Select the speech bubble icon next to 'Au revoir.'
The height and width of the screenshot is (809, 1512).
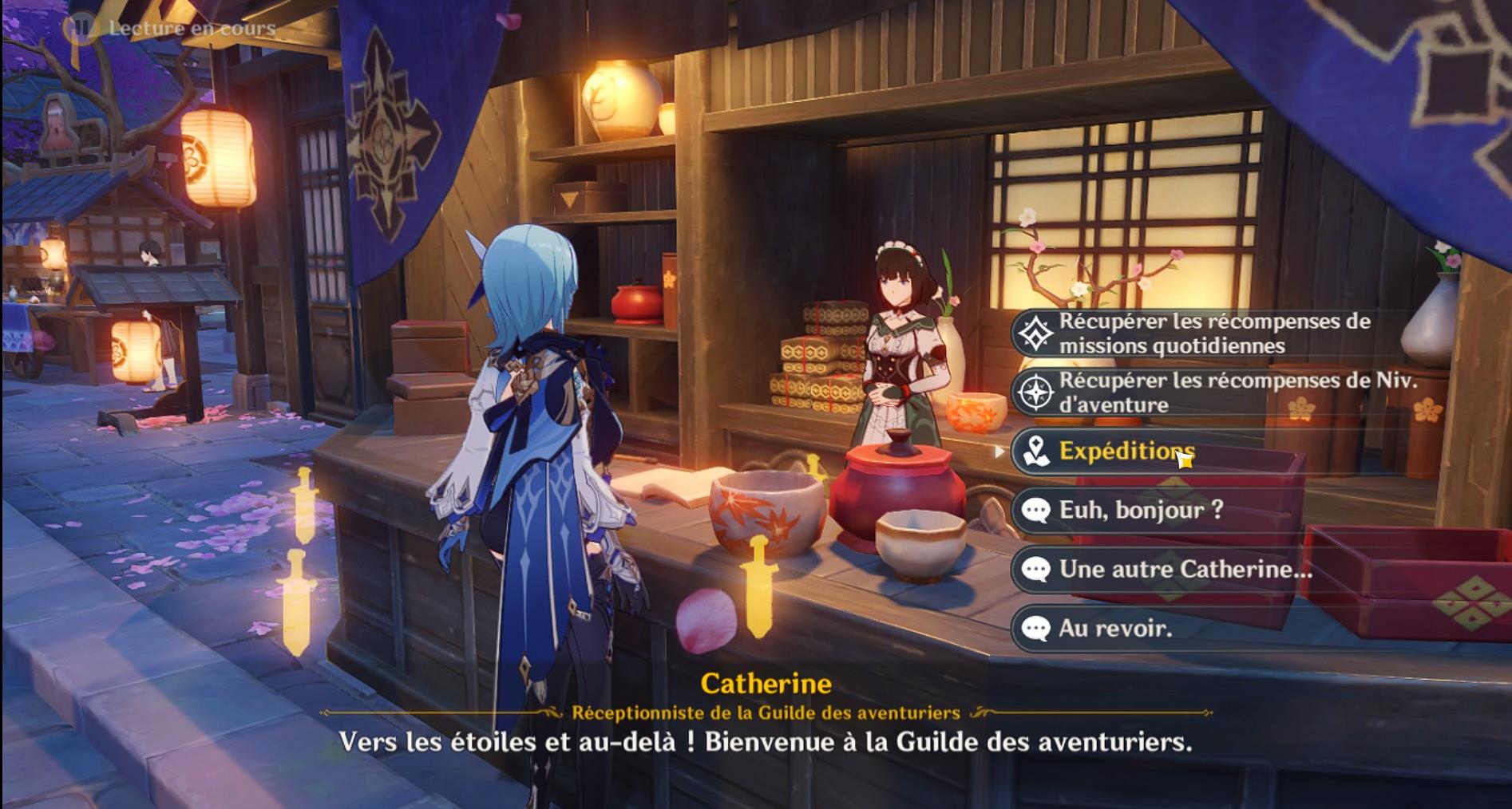pos(1036,629)
